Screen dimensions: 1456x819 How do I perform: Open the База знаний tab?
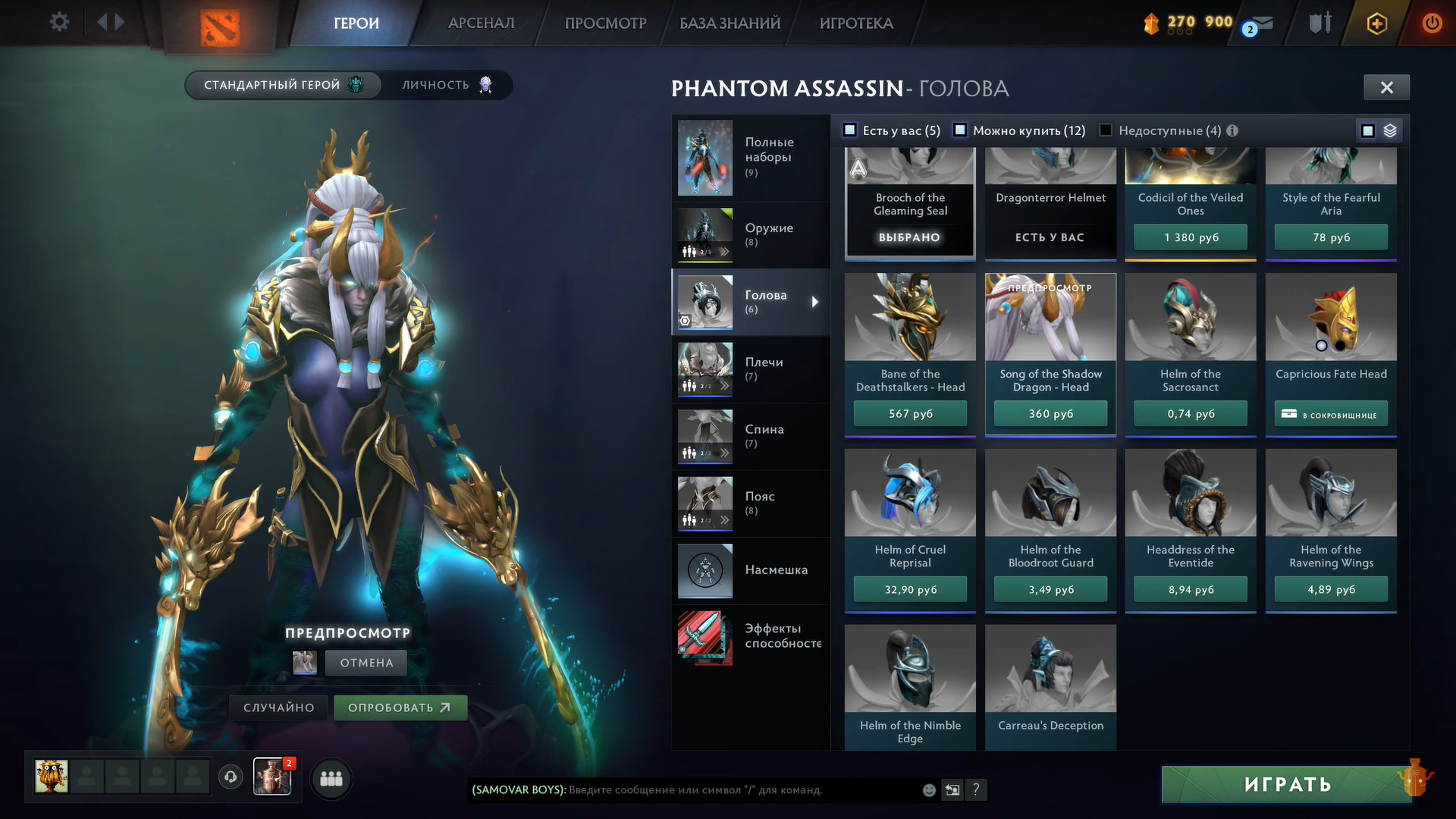[730, 24]
